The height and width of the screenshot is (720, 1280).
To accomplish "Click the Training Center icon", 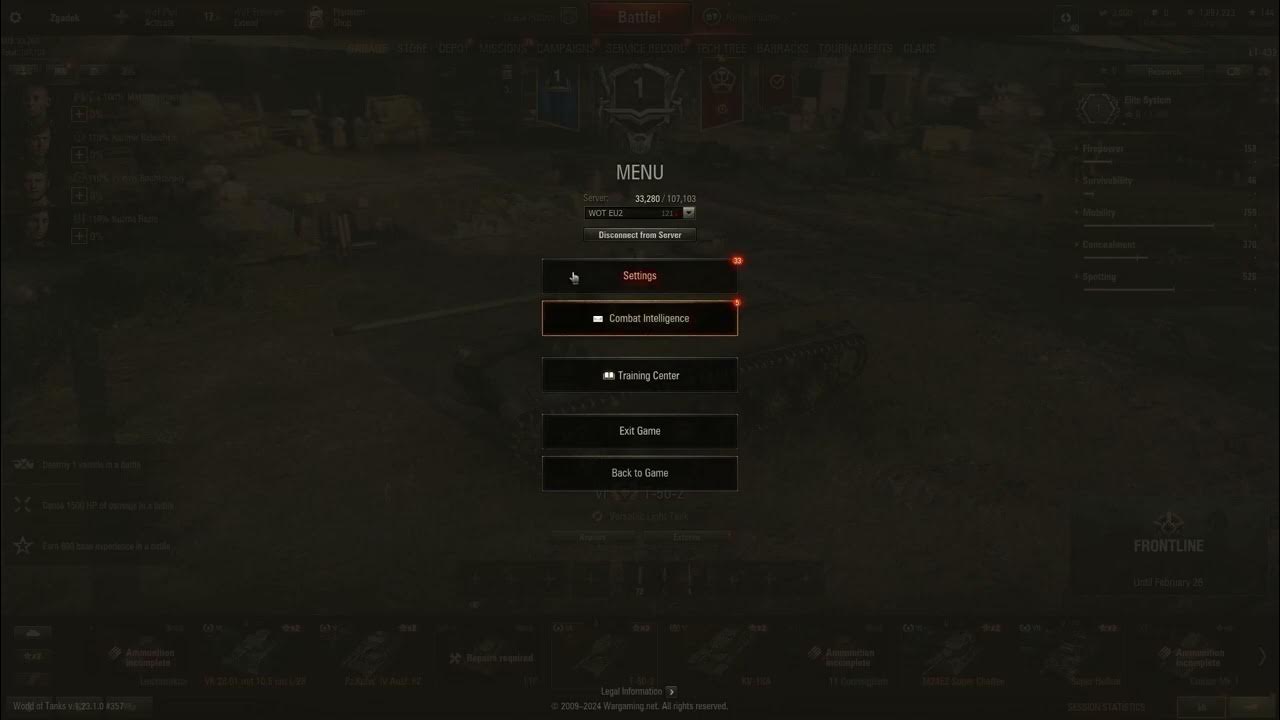I will [x=608, y=375].
